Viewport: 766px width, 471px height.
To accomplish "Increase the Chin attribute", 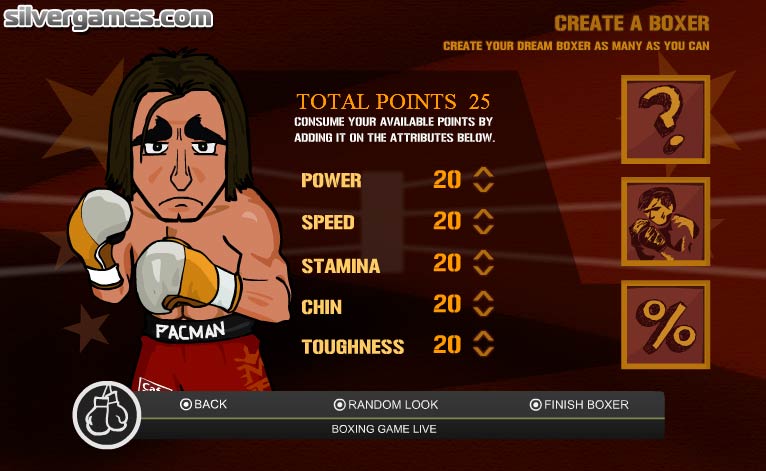I will point(484,296).
